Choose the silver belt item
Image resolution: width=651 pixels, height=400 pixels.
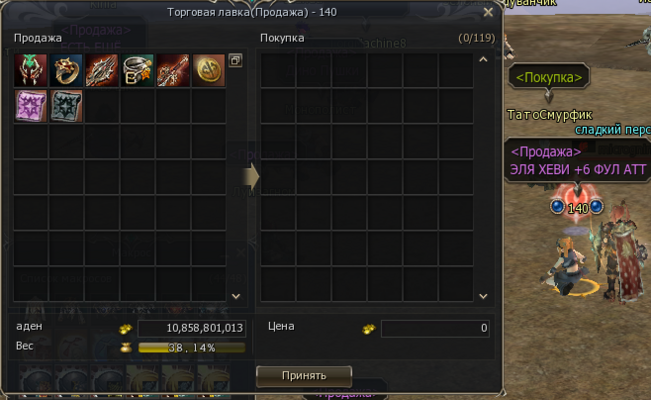pyautogui.click(x=138, y=70)
